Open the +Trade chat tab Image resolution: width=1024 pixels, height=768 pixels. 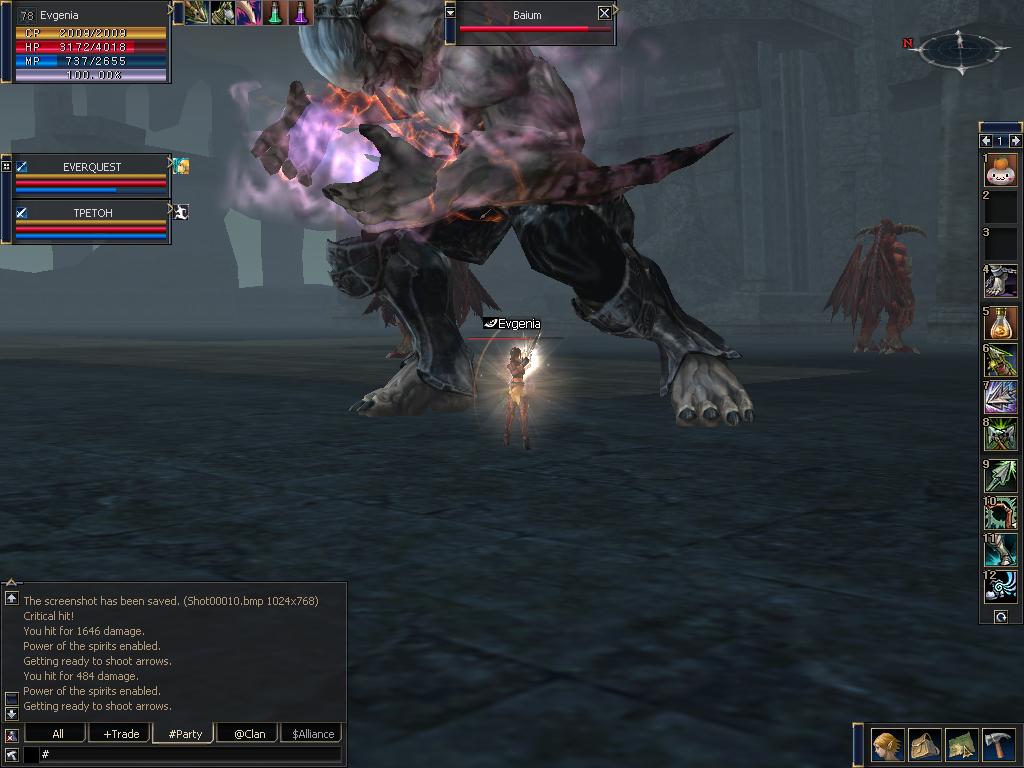pyautogui.click(x=121, y=733)
